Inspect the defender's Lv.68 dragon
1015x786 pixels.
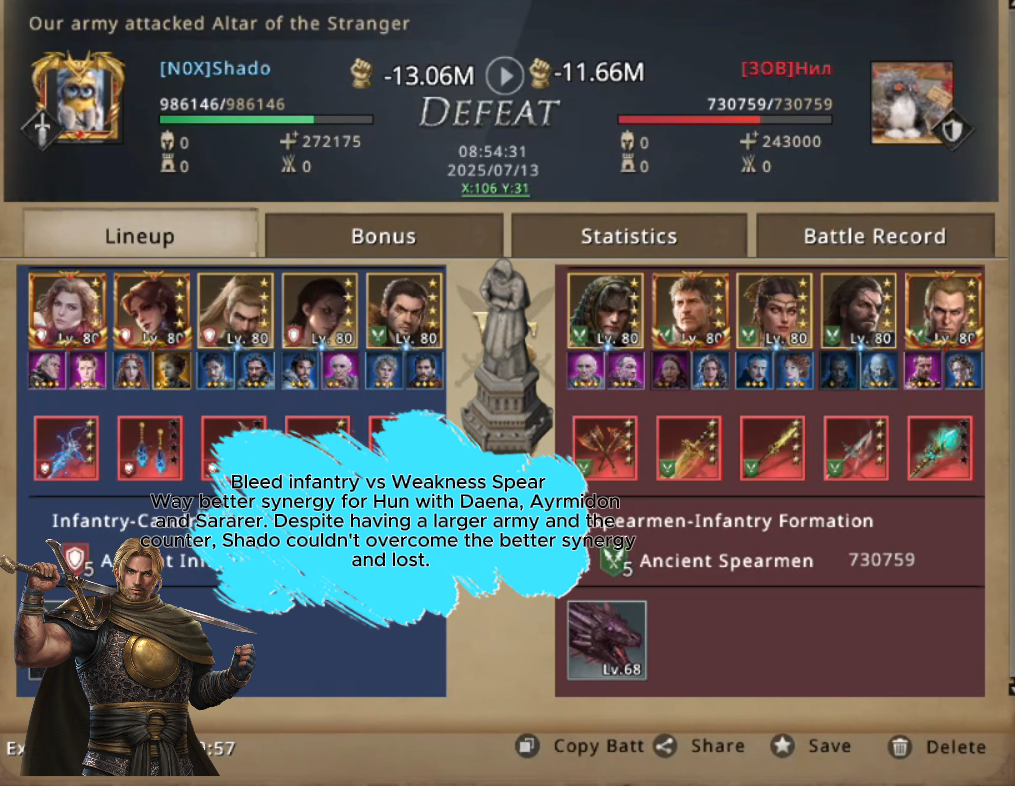point(606,640)
